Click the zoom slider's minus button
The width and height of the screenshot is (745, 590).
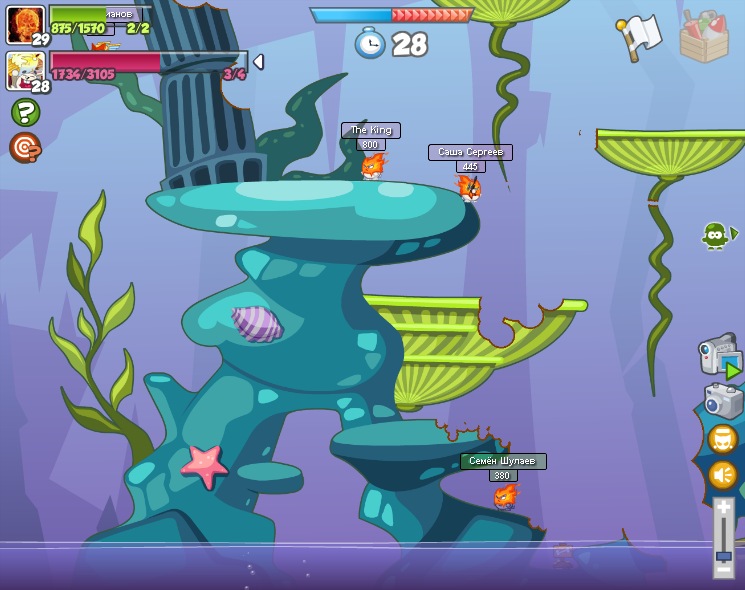click(x=723, y=569)
